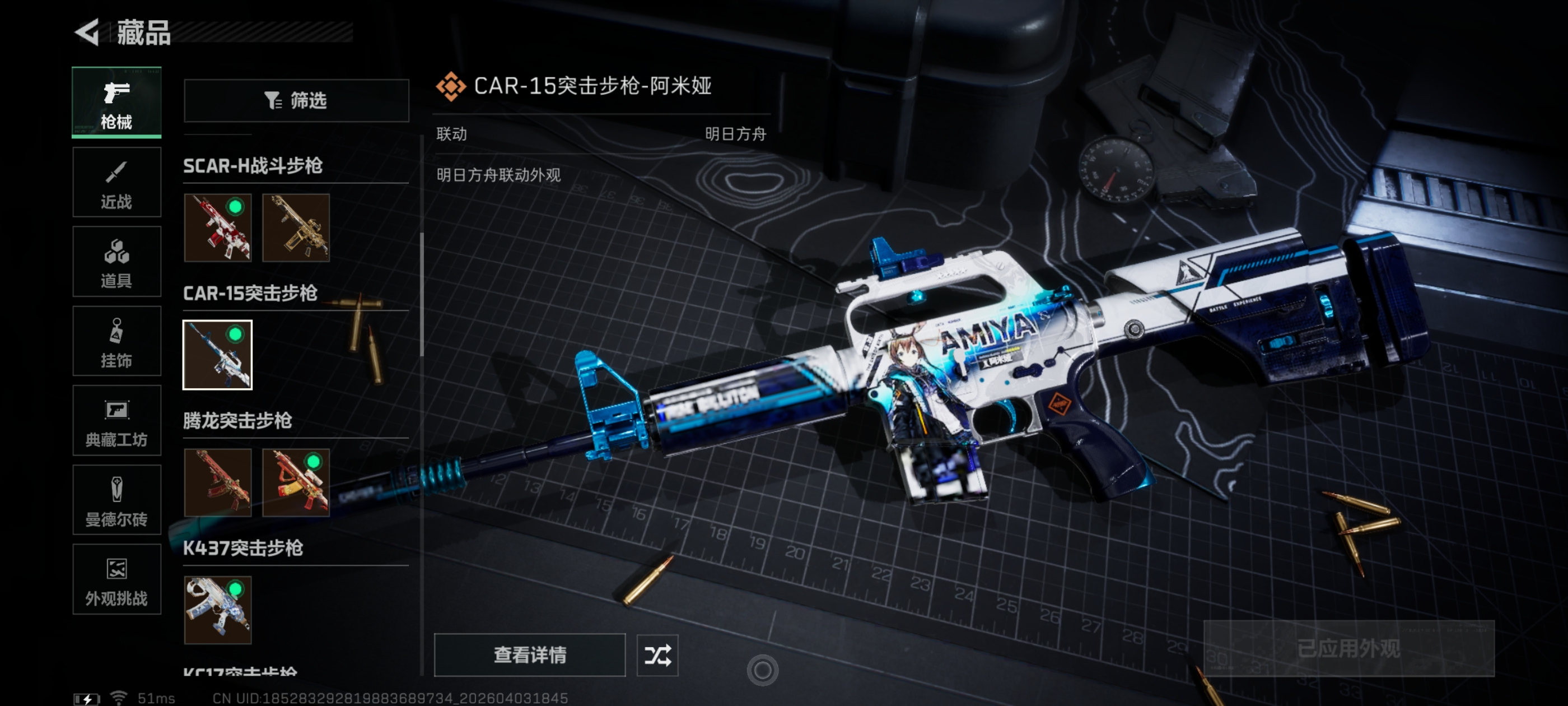Image resolution: width=1568 pixels, height=706 pixels.
Task: Click 查看详情 to view skin details
Action: pos(530,655)
